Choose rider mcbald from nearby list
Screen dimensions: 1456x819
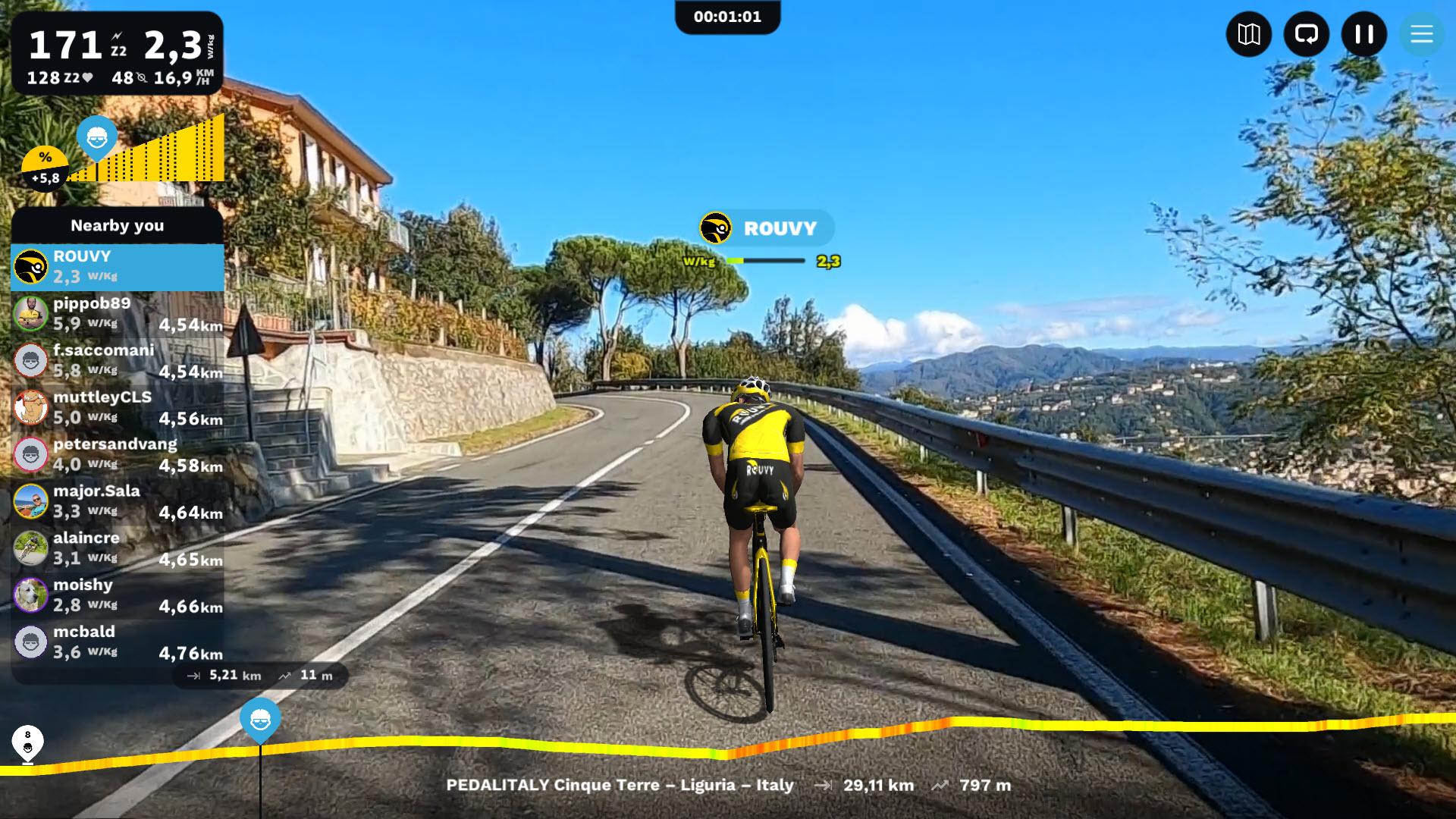click(x=118, y=643)
